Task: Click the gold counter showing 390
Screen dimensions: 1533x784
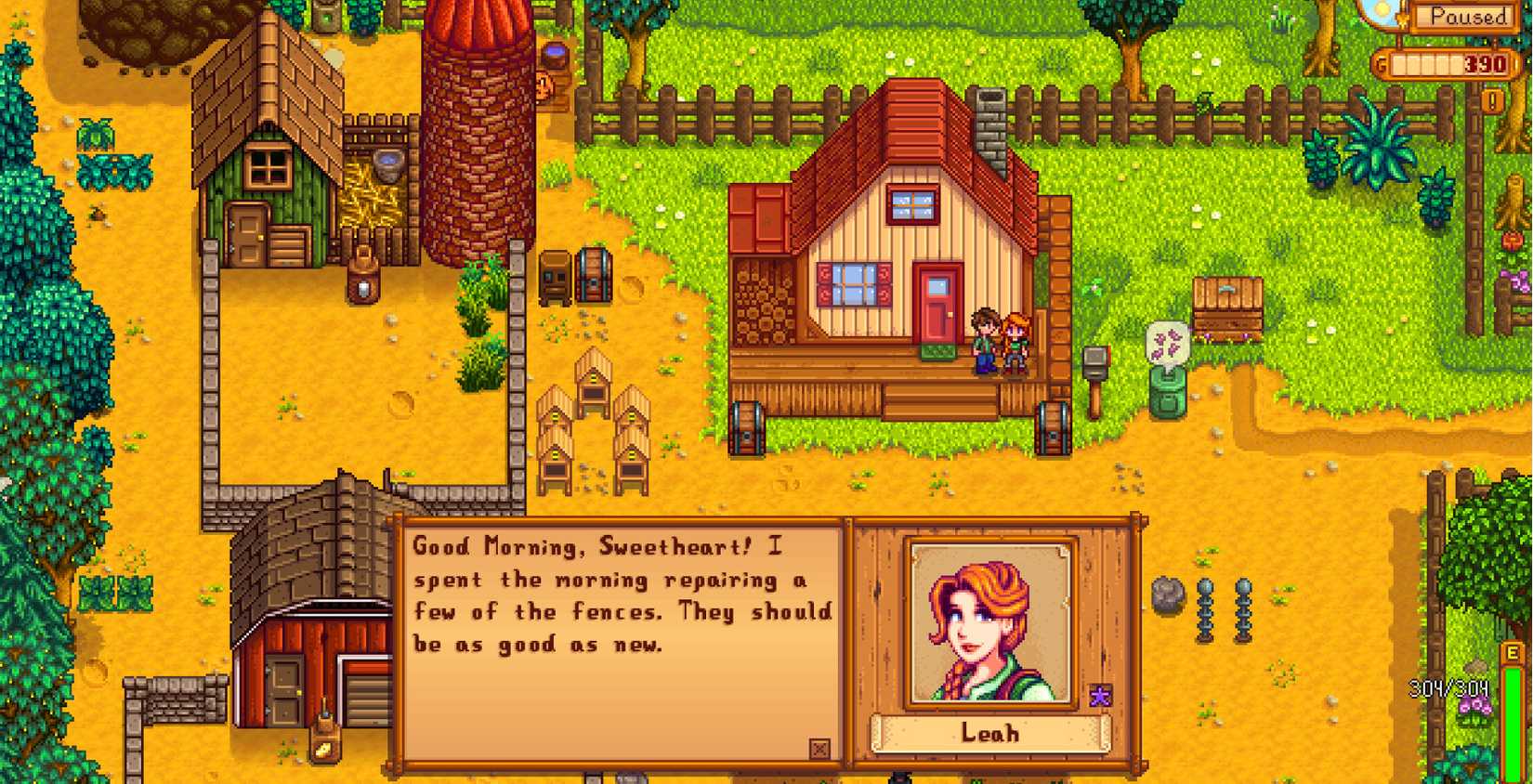Action: [1449, 64]
